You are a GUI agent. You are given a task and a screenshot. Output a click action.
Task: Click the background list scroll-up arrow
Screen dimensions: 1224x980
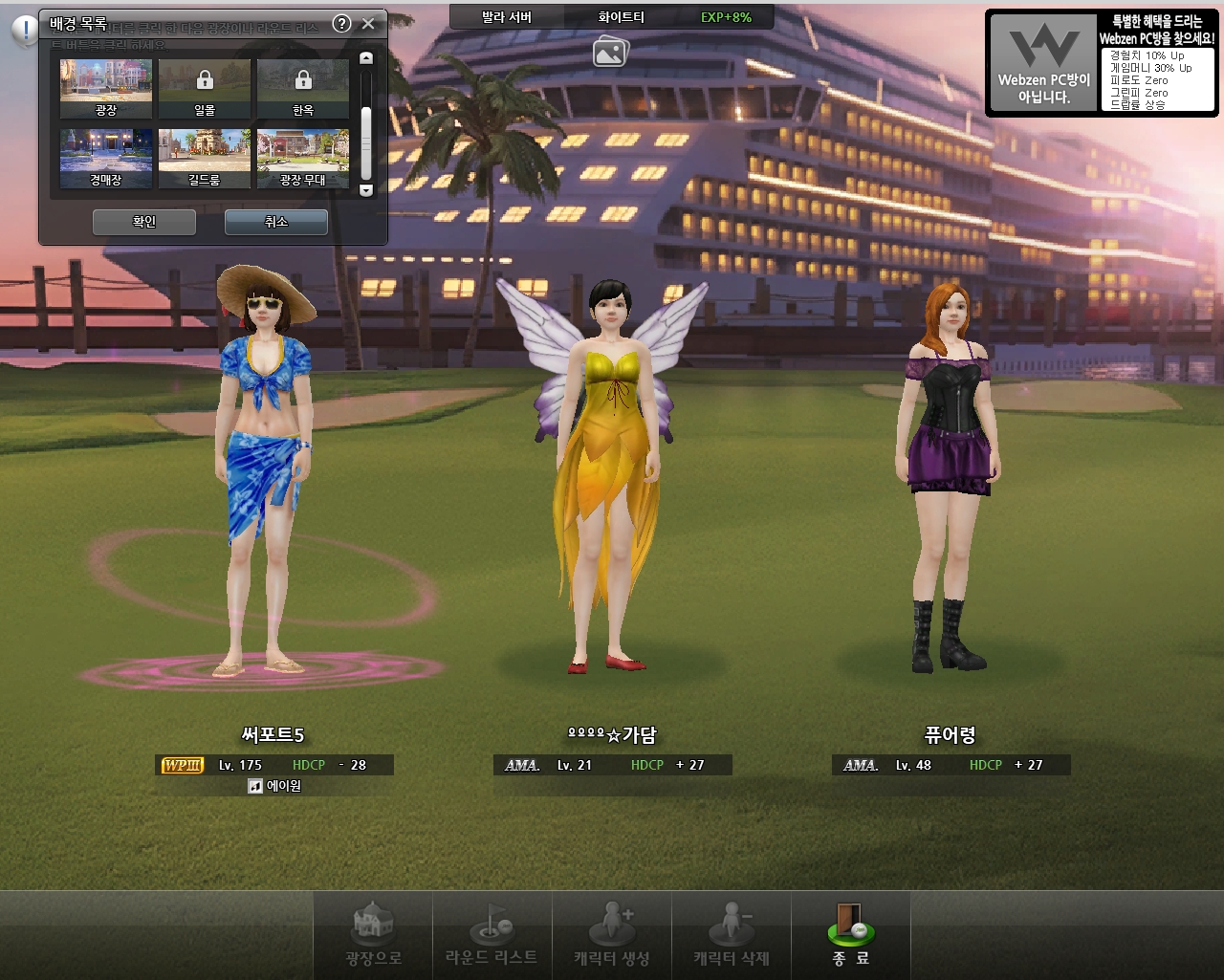pos(365,58)
